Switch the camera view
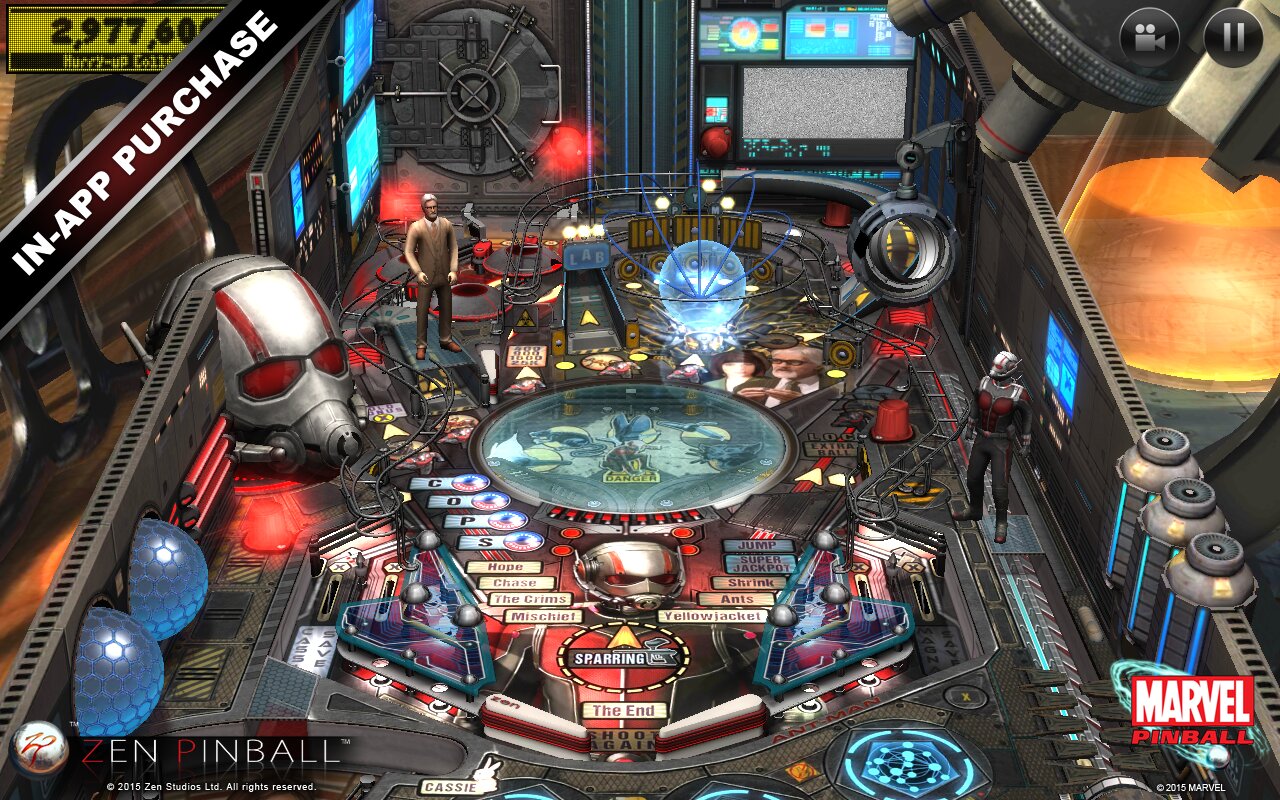Viewport: 1280px width, 800px height. 1149,38
